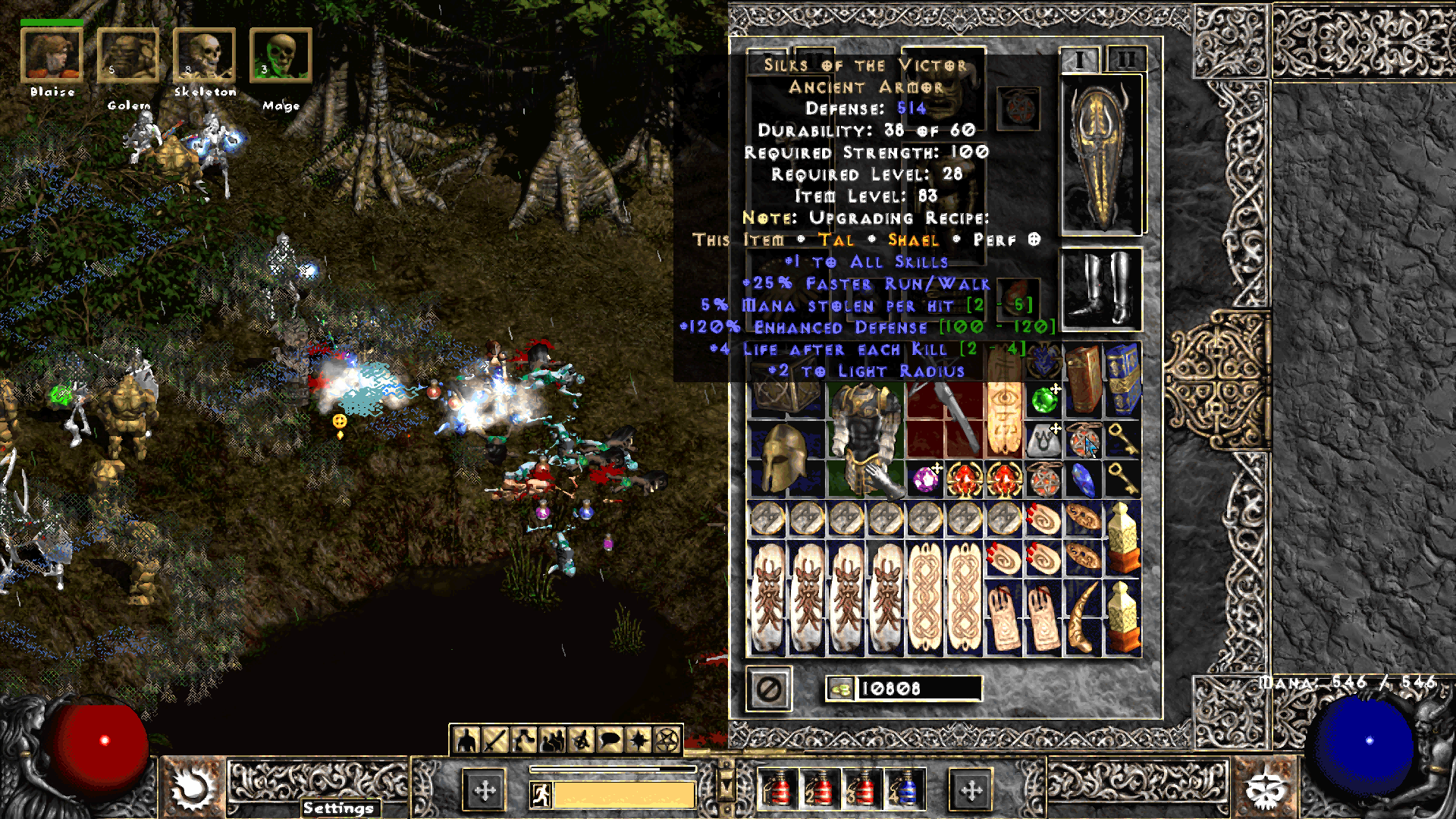Select the purple amethyst gem
Viewport: 1456px width, 819px height.
coord(925,479)
